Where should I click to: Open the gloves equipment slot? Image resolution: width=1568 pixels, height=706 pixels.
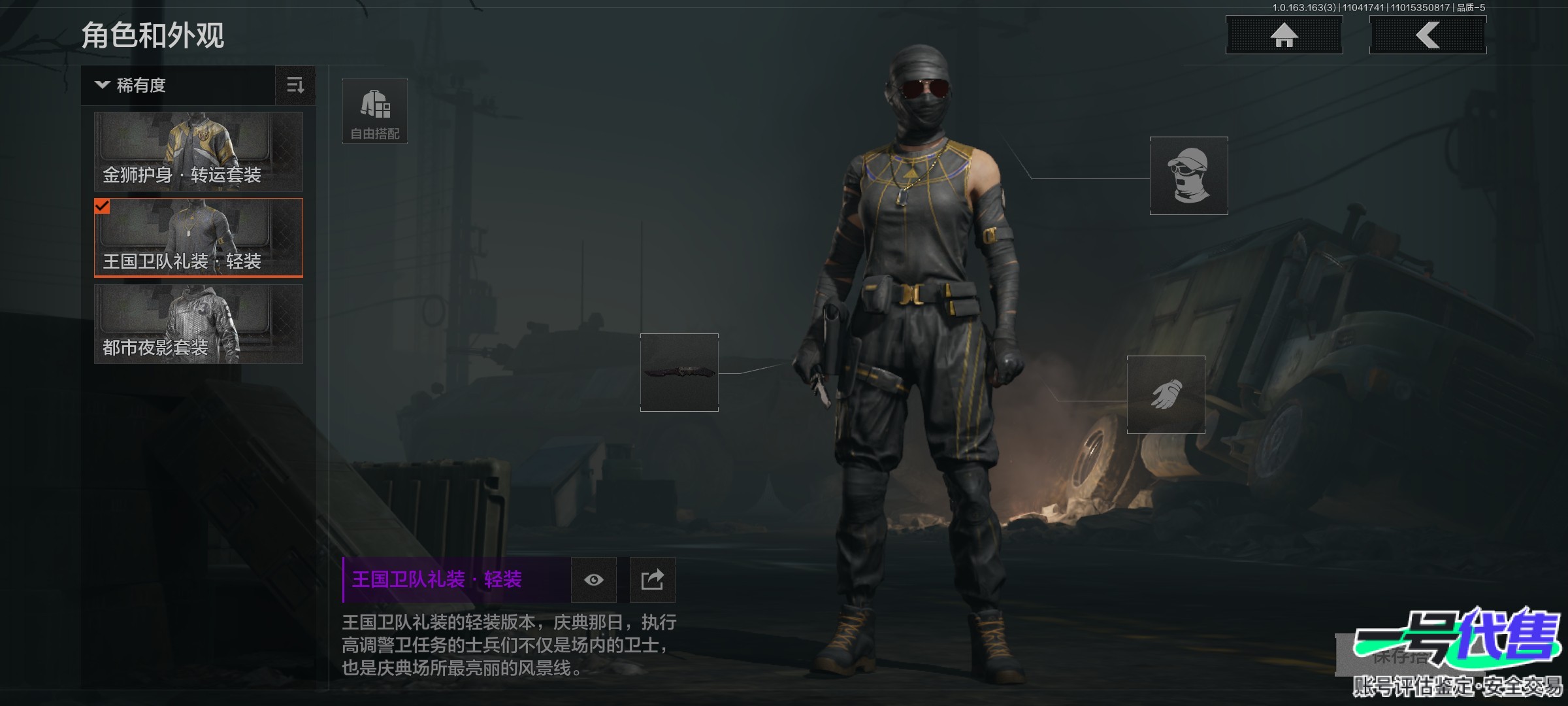[x=1166, y=395]
